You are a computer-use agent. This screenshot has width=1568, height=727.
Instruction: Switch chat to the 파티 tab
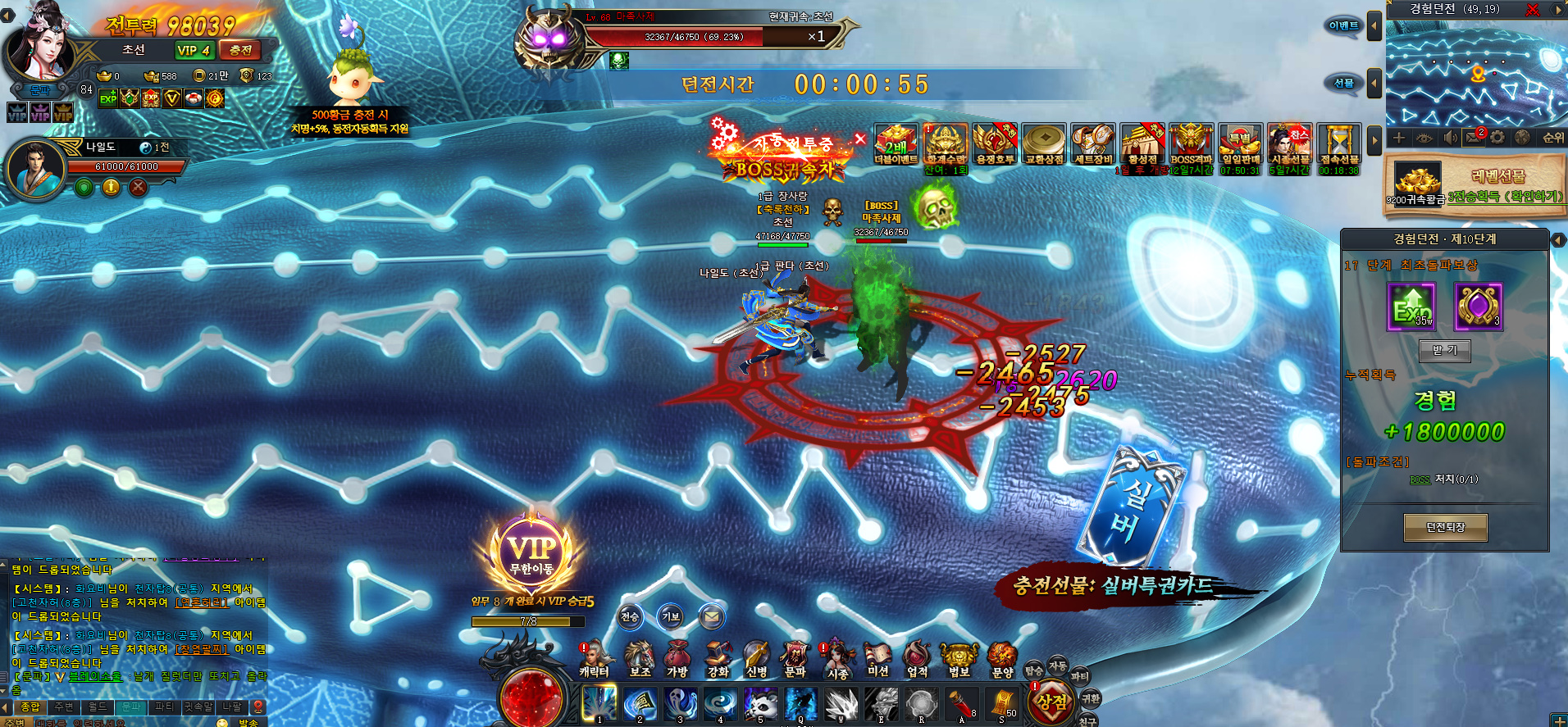(165, 707)
